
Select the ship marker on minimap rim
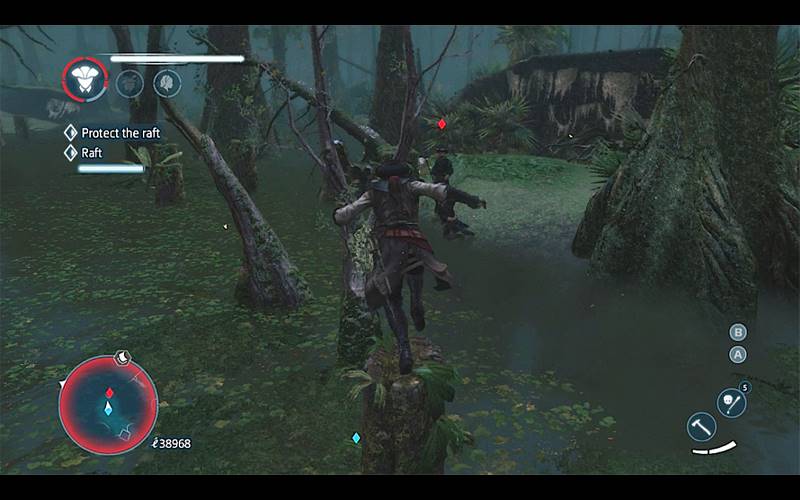(121, 355)
